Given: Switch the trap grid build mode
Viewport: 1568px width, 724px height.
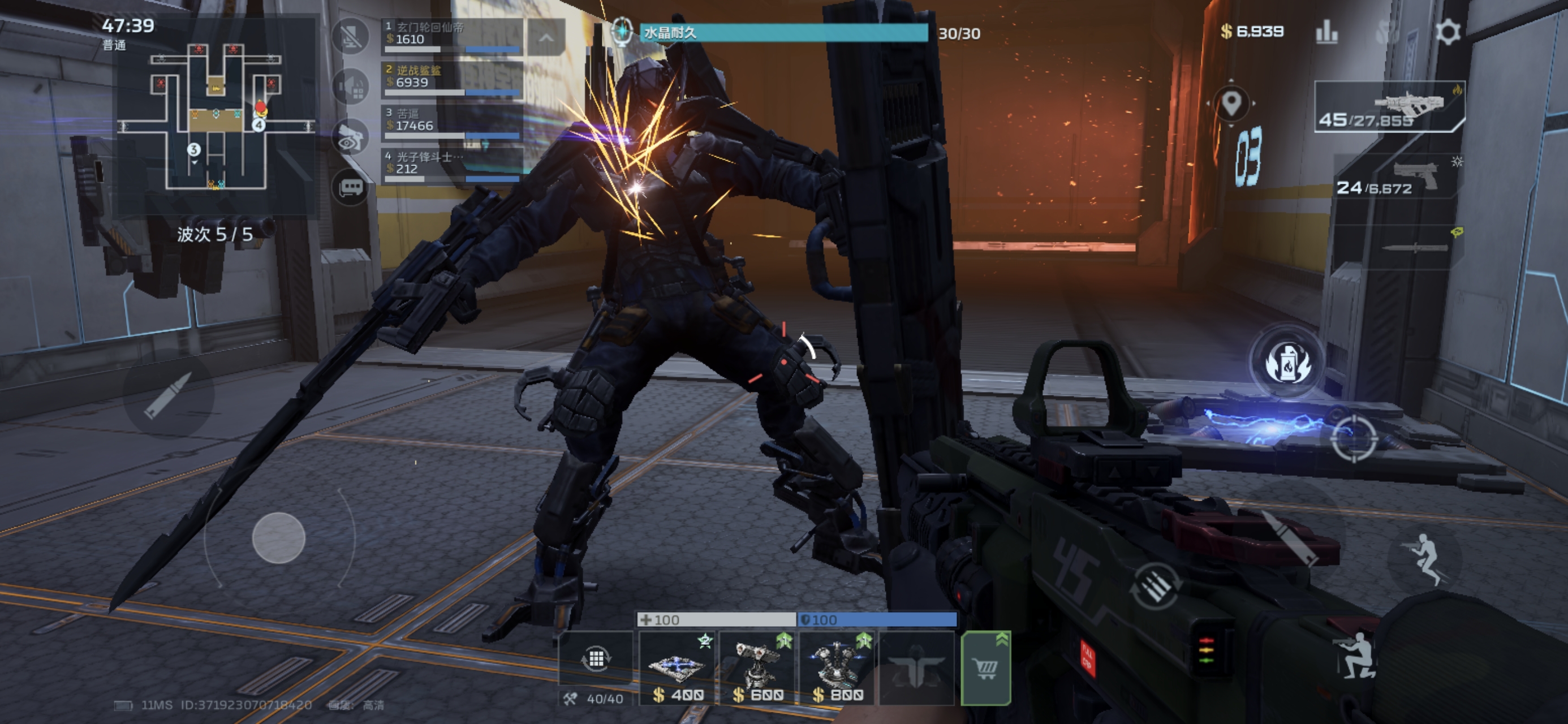Looking at the screenshot, I should tap(595, 658).
